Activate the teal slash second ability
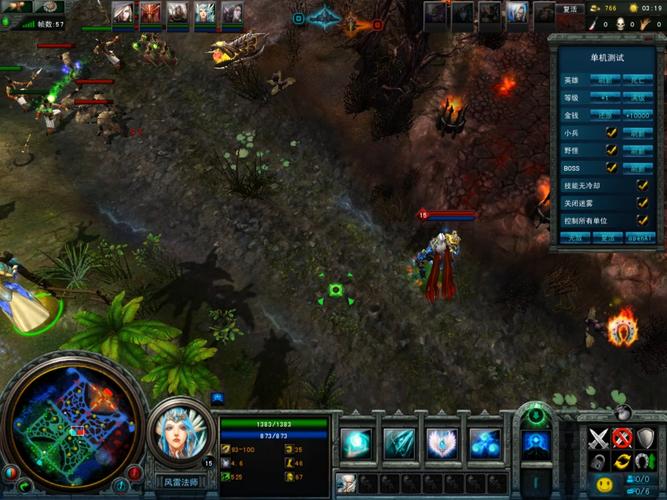Image resolution: width=667 pixels, height=500 pixels. pyautogui.click(x=399, y=443)
